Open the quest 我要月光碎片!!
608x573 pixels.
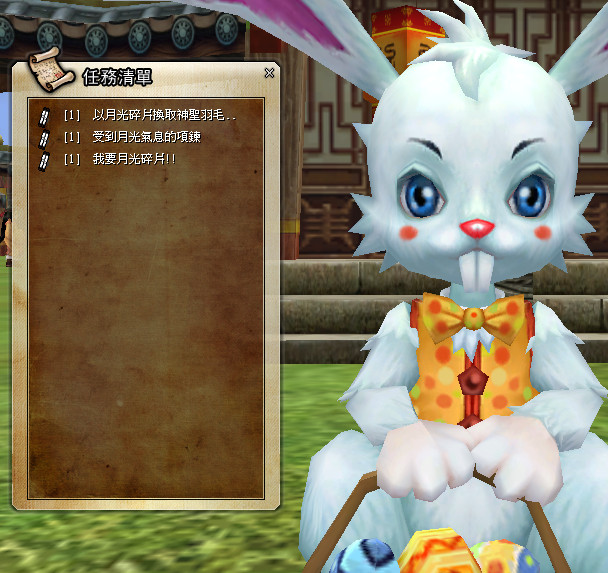point(134,159)
